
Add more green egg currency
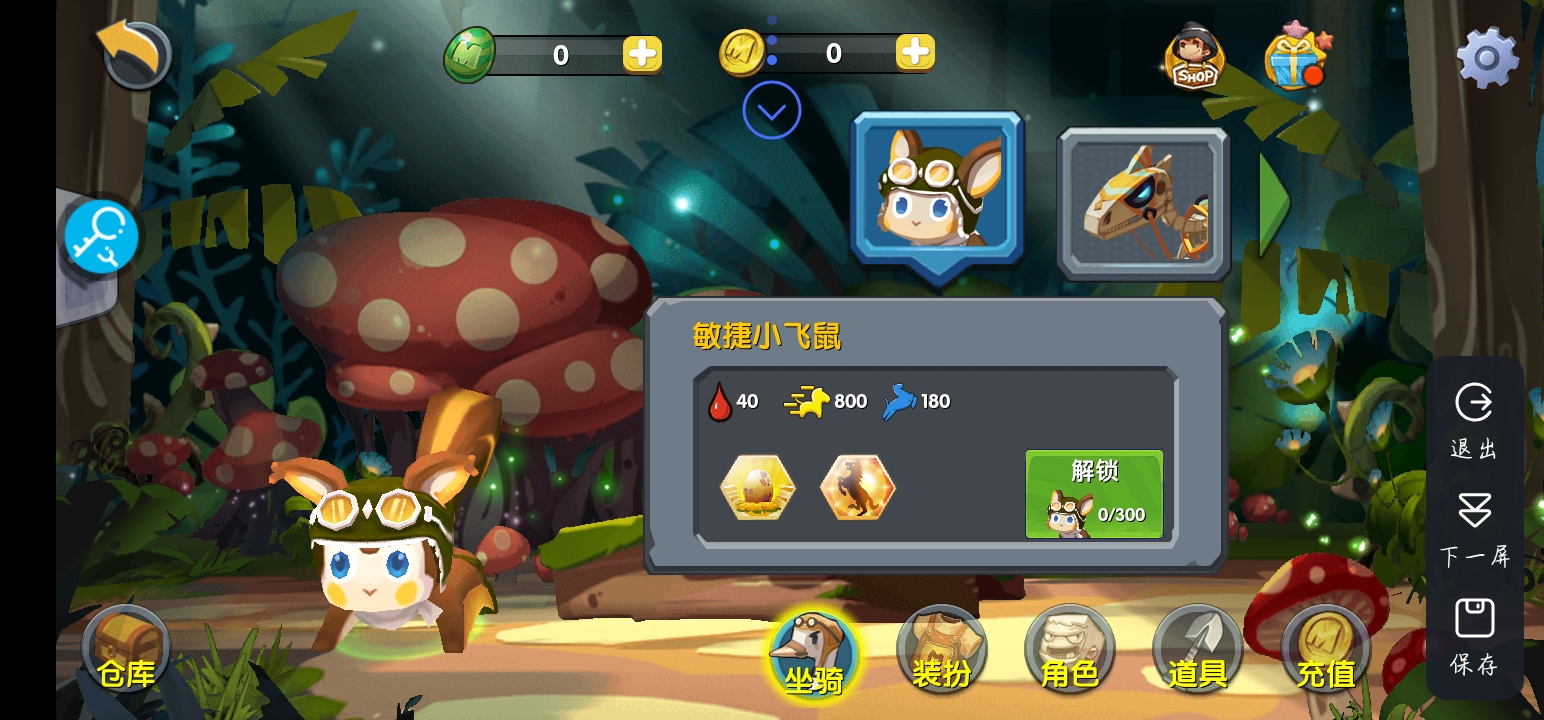642,54
